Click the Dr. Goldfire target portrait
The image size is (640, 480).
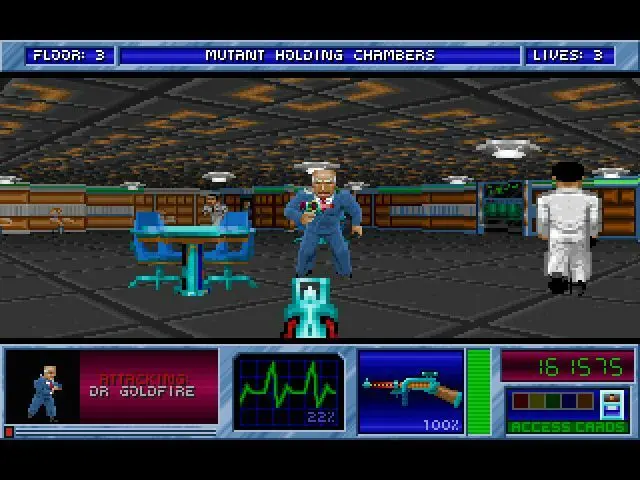43,387
